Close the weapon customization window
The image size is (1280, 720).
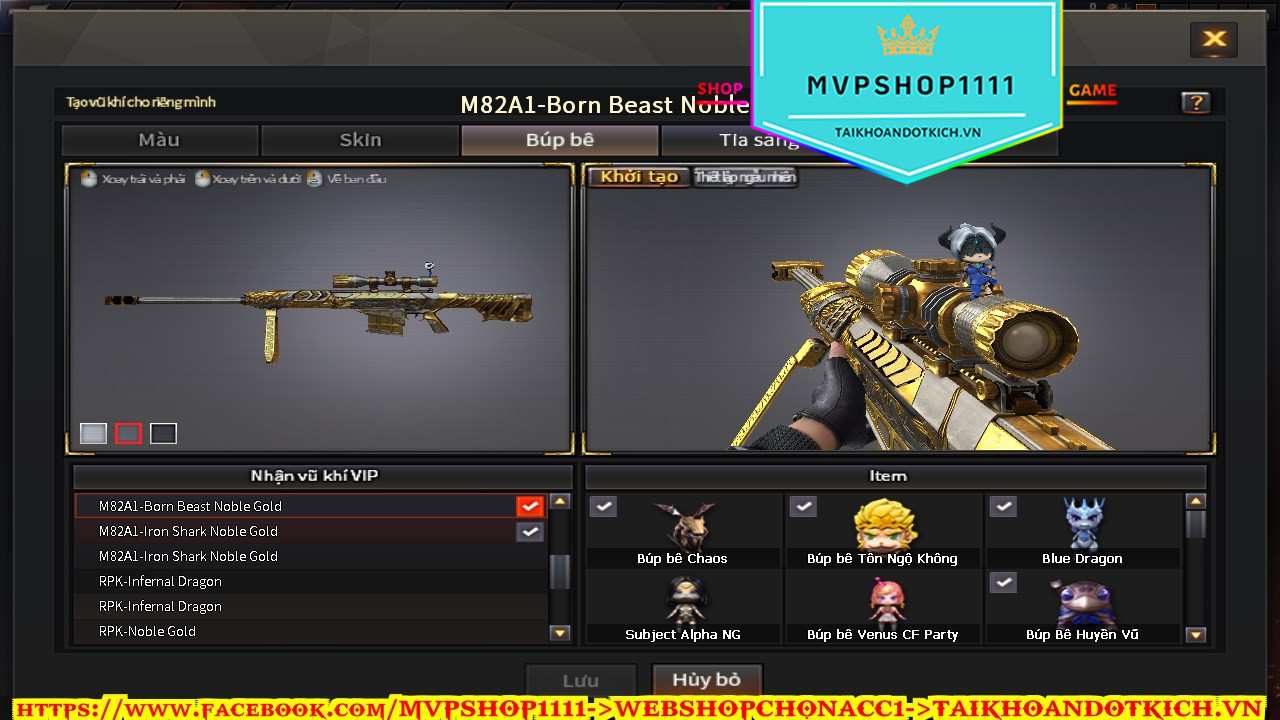tap(1214, 39)
